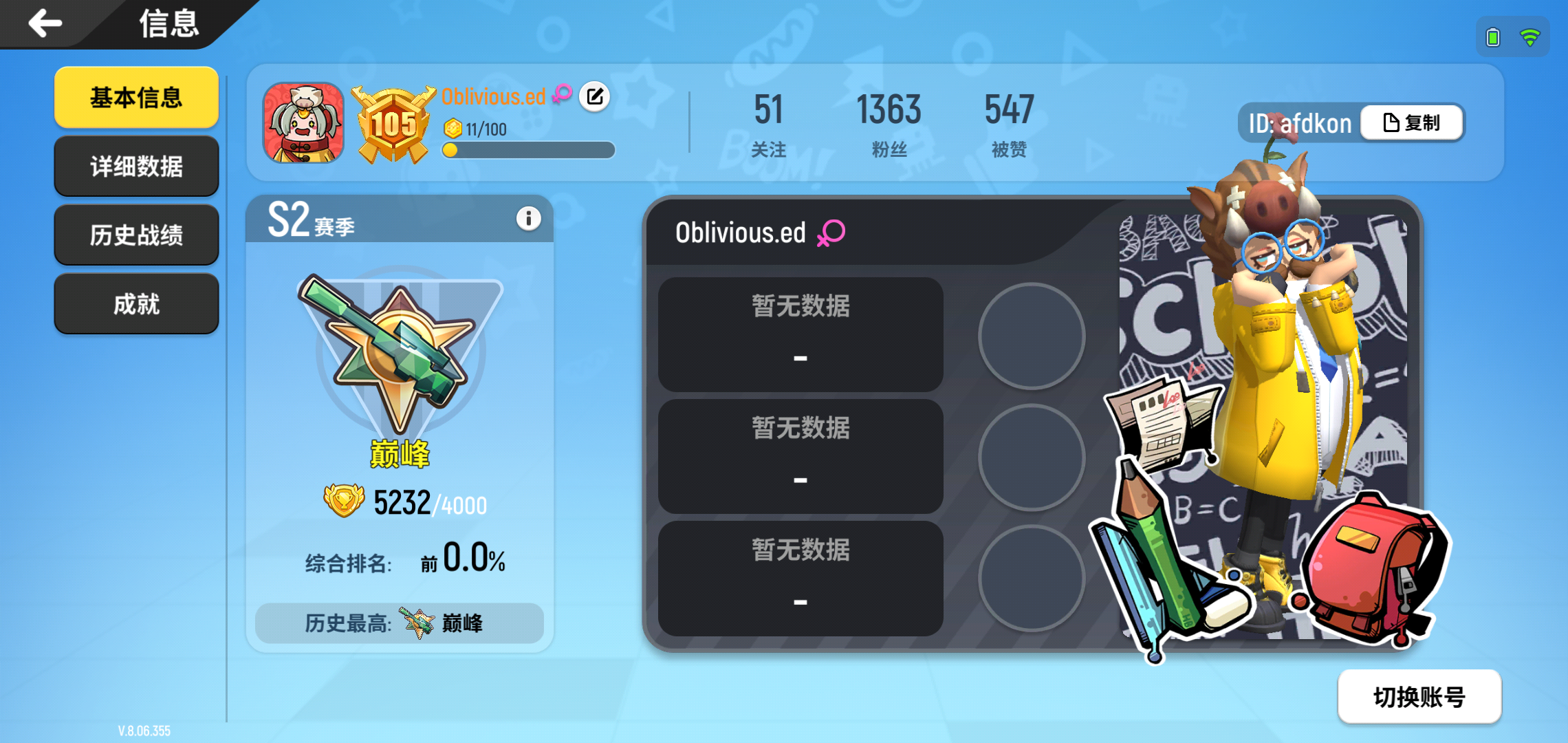1568x743 pixels.
Task: Switch to the 基本信息 tab
Action: 135,98
